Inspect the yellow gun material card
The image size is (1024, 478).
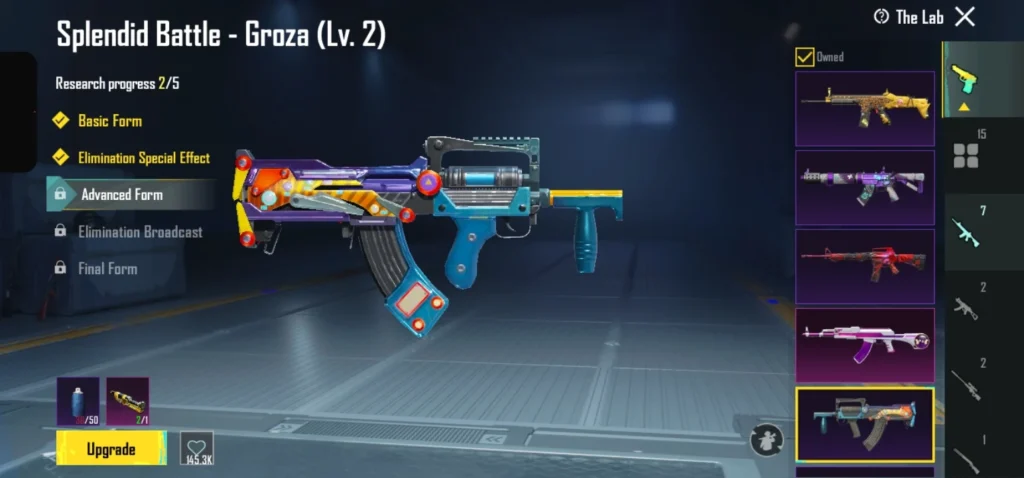(127, 401)
